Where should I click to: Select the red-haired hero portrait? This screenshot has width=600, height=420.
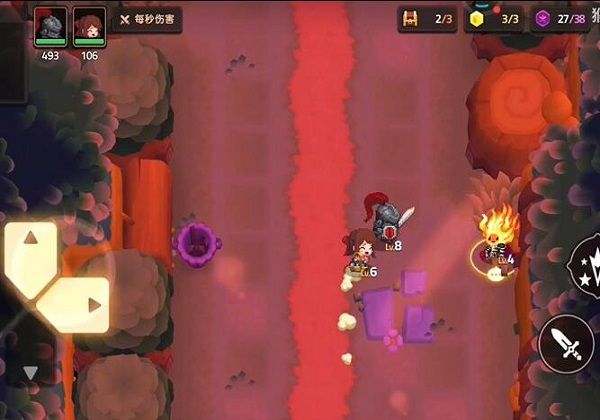(89, 25)
